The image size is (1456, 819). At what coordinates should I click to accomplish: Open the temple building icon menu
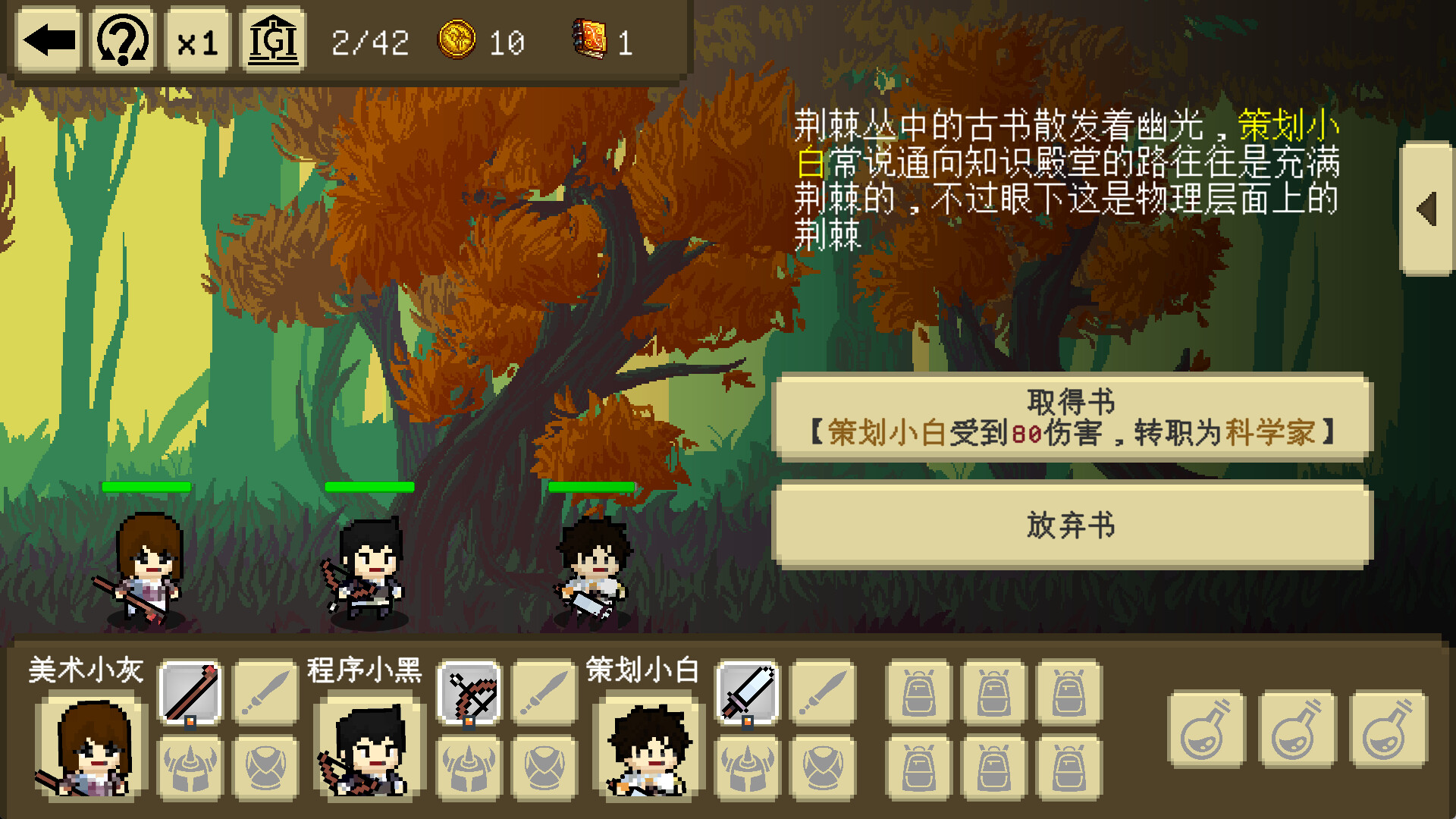[x=273, y=40]
